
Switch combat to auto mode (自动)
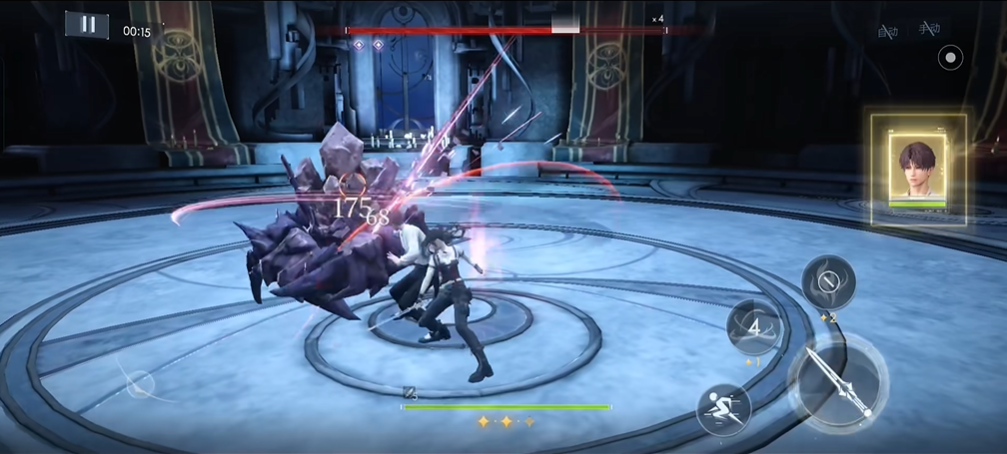pyautogui.click(x=887, y=31)
